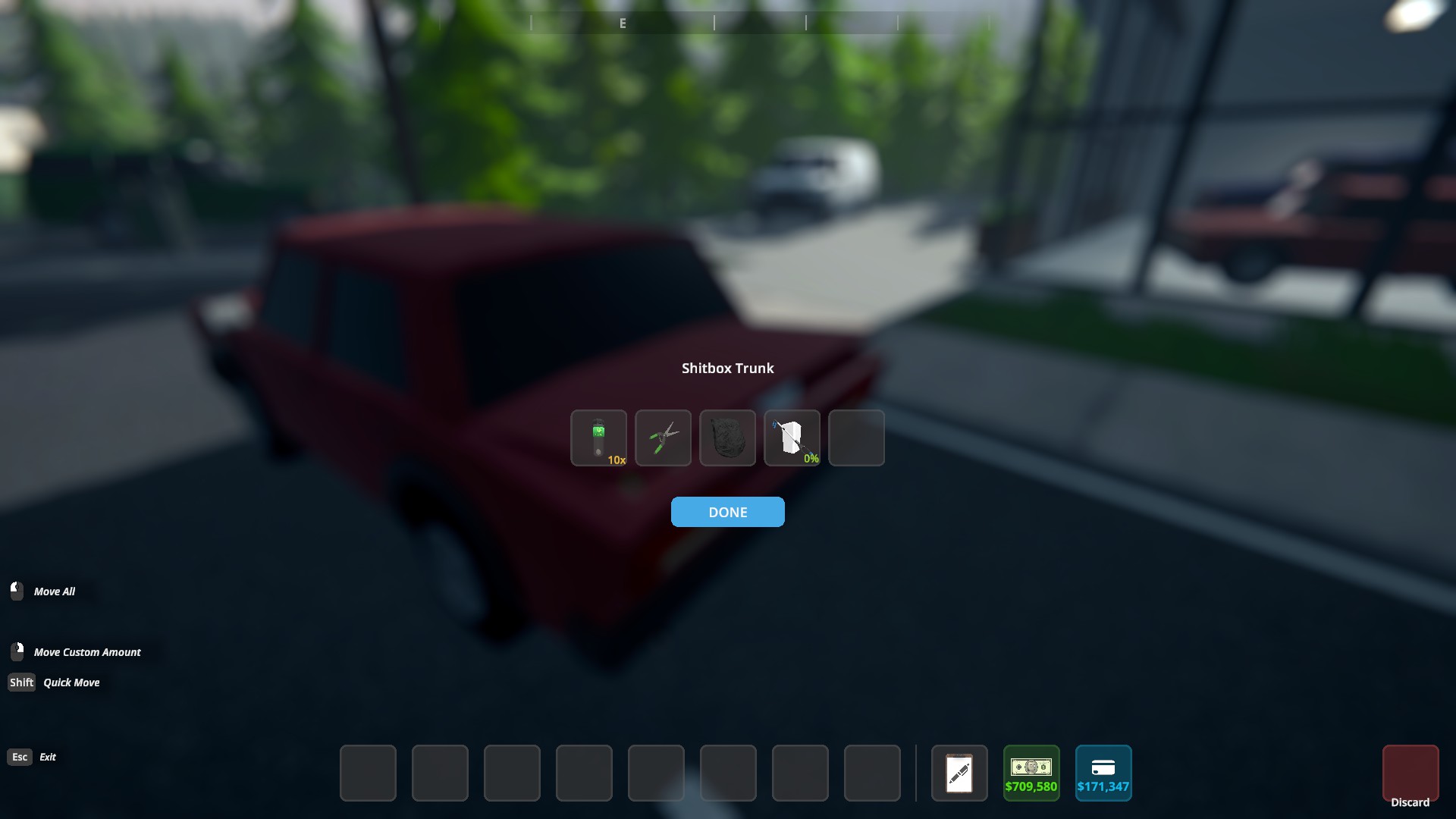This screenshot has height=819, width=1456.
Task: Click the red Discard slot
Action: tap(1410, 773)
